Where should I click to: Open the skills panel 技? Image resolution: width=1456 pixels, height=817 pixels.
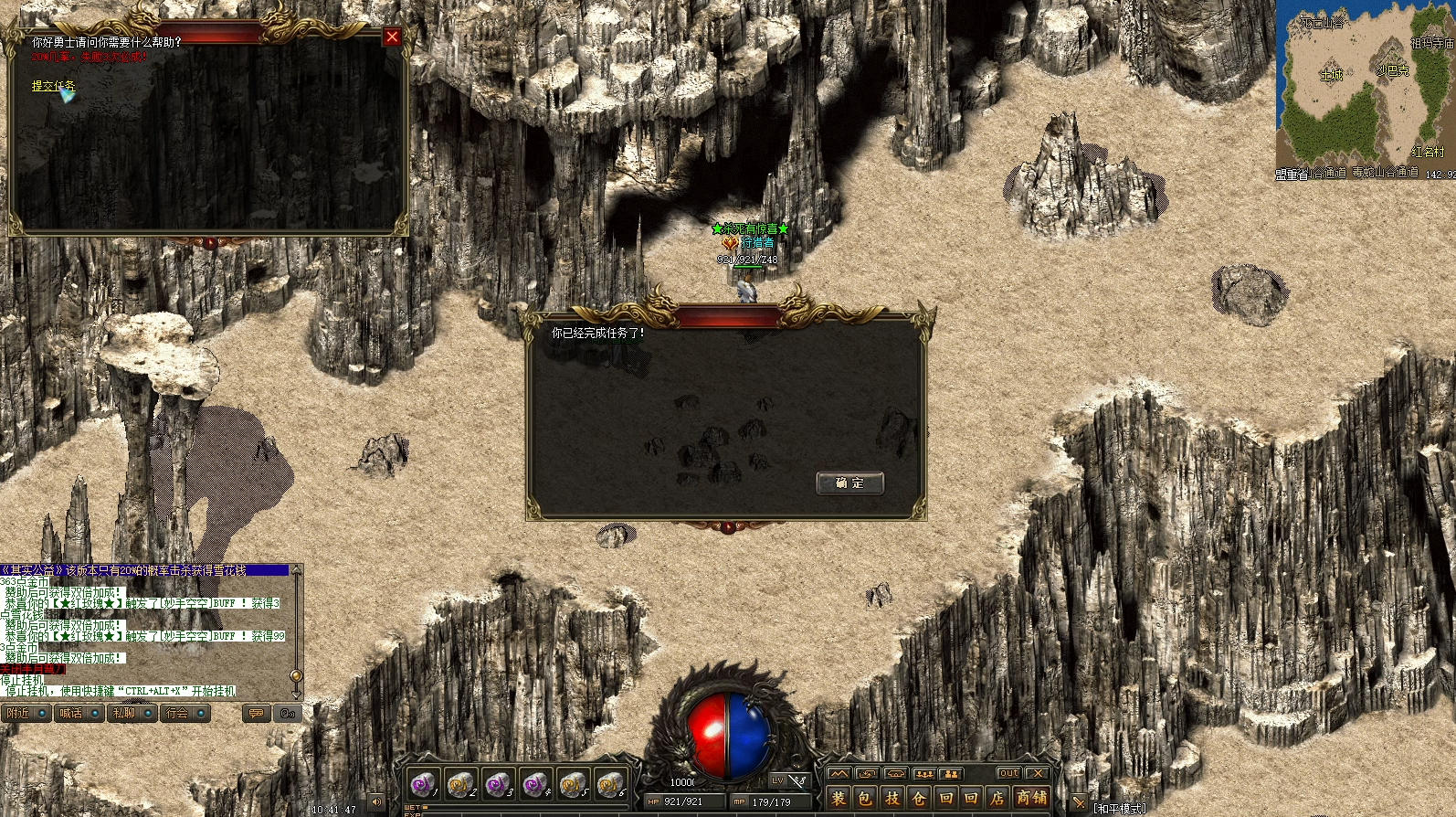[x=892, y=798]
